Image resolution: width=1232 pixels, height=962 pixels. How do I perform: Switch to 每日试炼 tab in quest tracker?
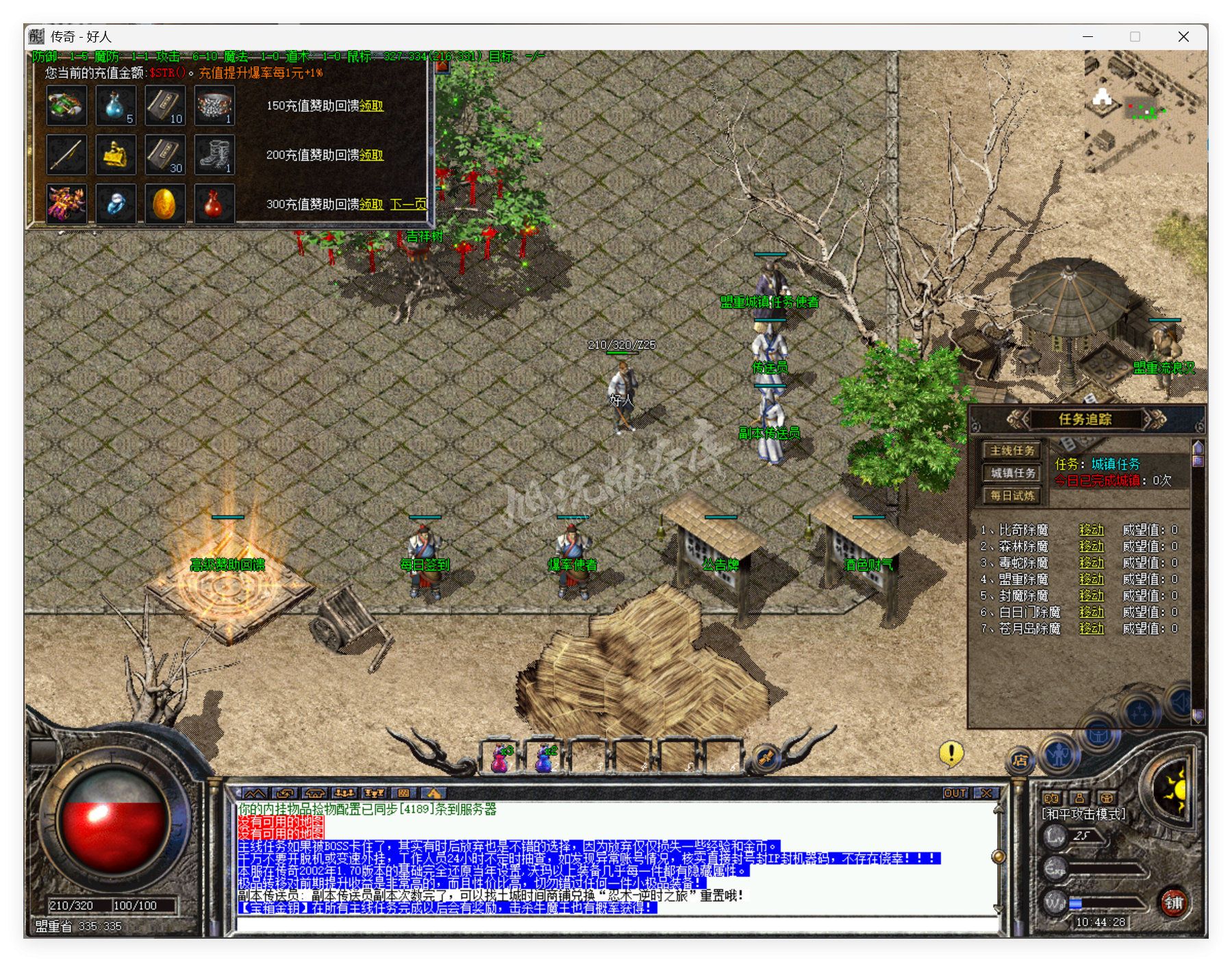point(1011,496)
